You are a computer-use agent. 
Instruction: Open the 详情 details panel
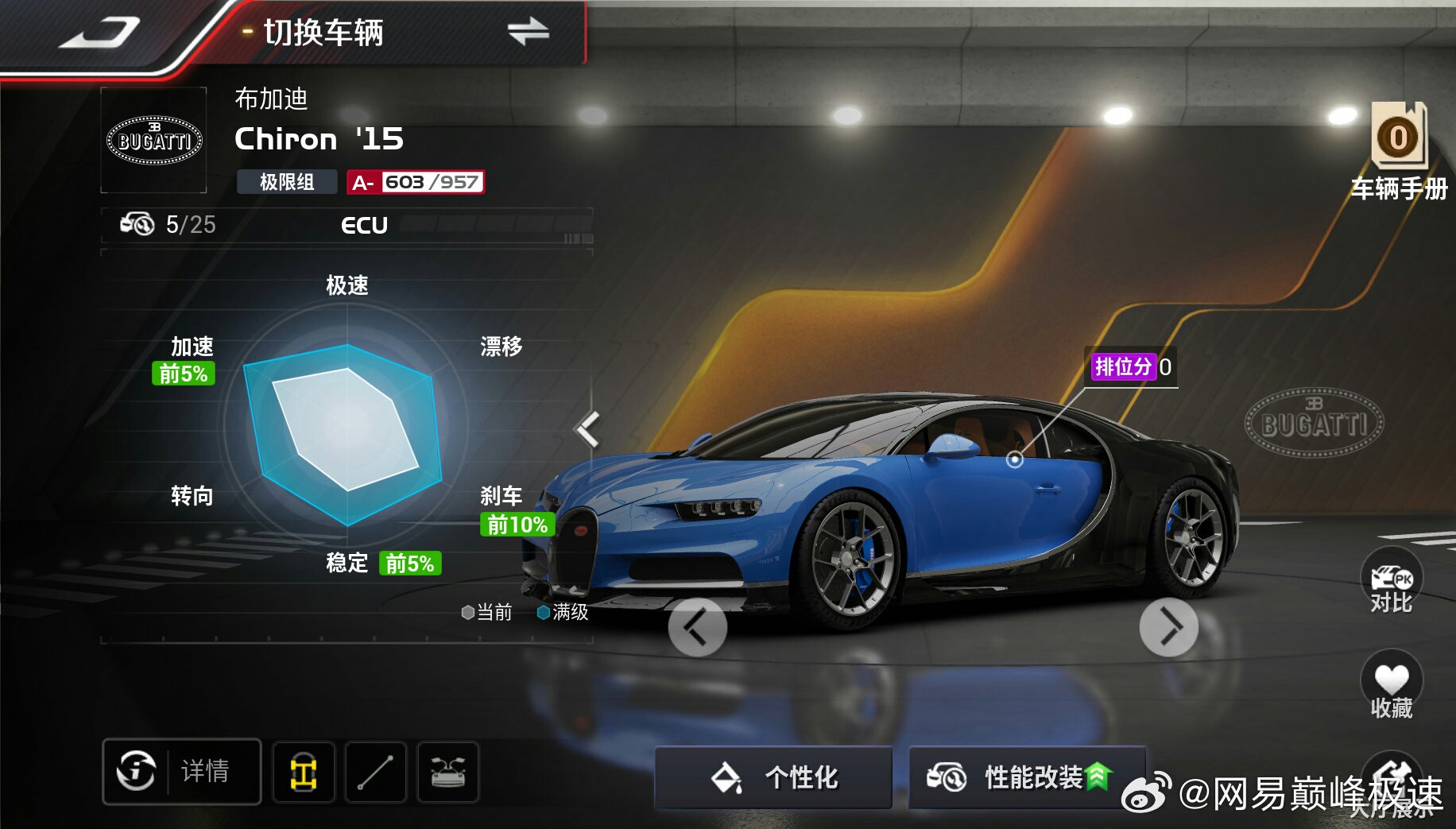[x=182, y=771]
